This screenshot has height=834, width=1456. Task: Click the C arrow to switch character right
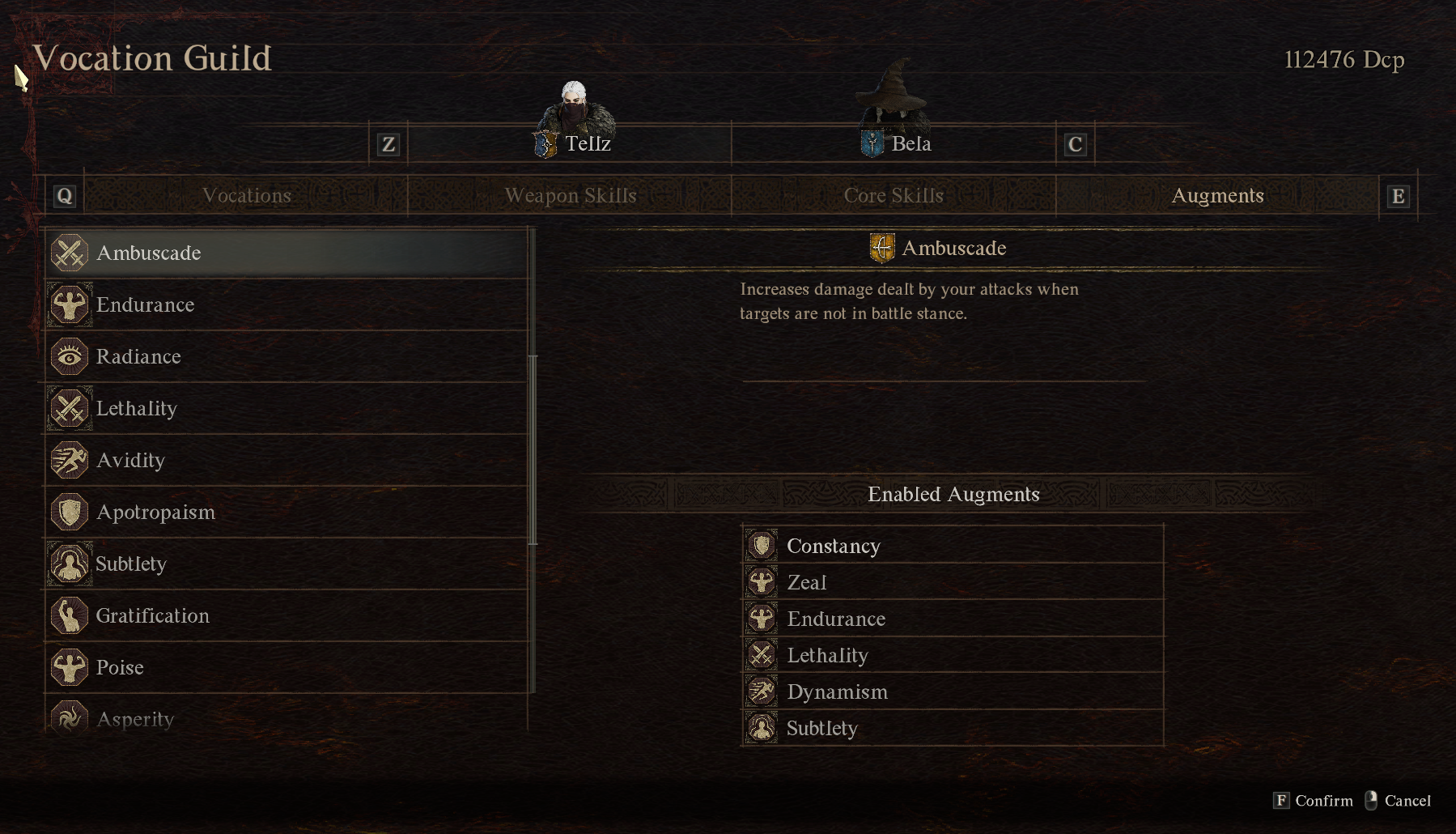click(1075, 145)
